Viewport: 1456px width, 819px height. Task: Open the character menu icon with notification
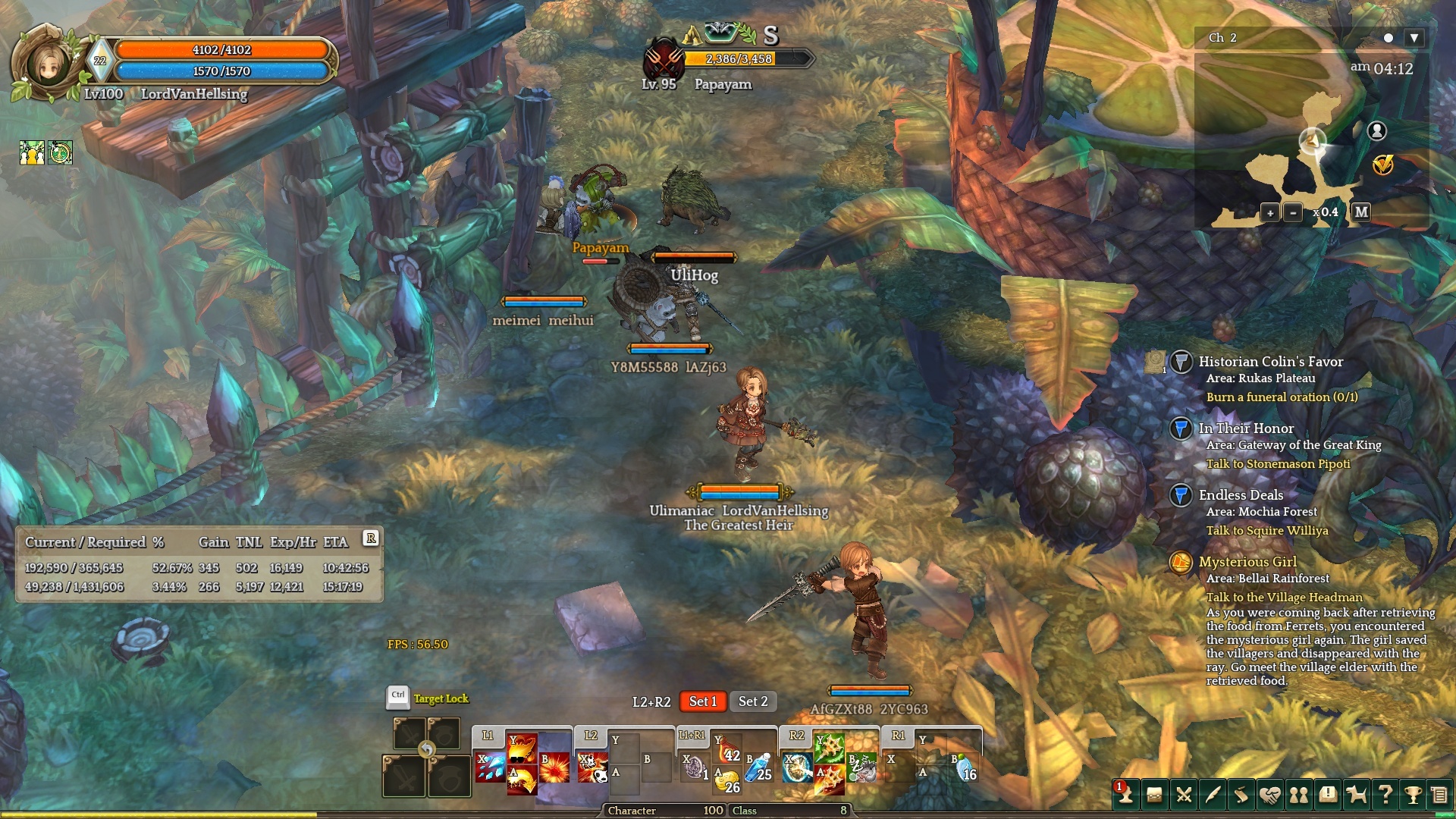point(1125,794)
